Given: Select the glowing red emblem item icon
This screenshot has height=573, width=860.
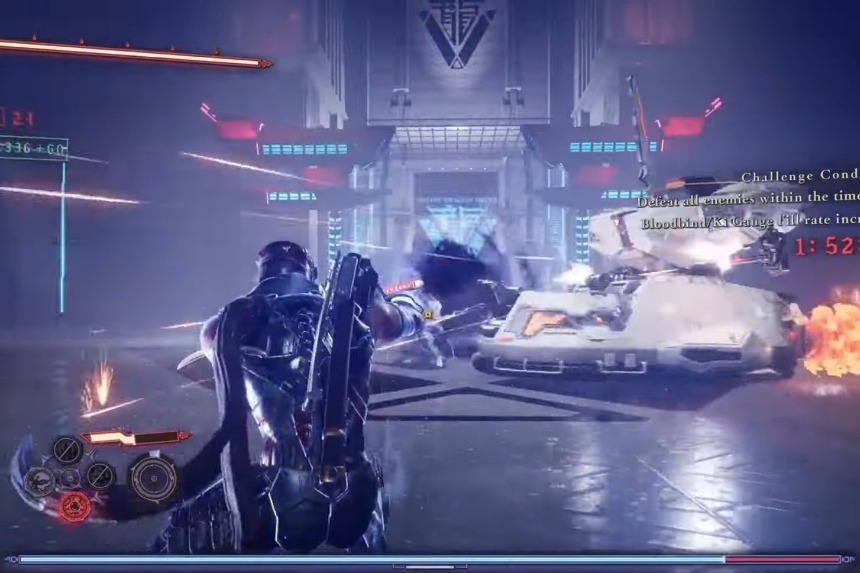Looking at the screenshot, I should pyautogui.click(x=74, y=507).
